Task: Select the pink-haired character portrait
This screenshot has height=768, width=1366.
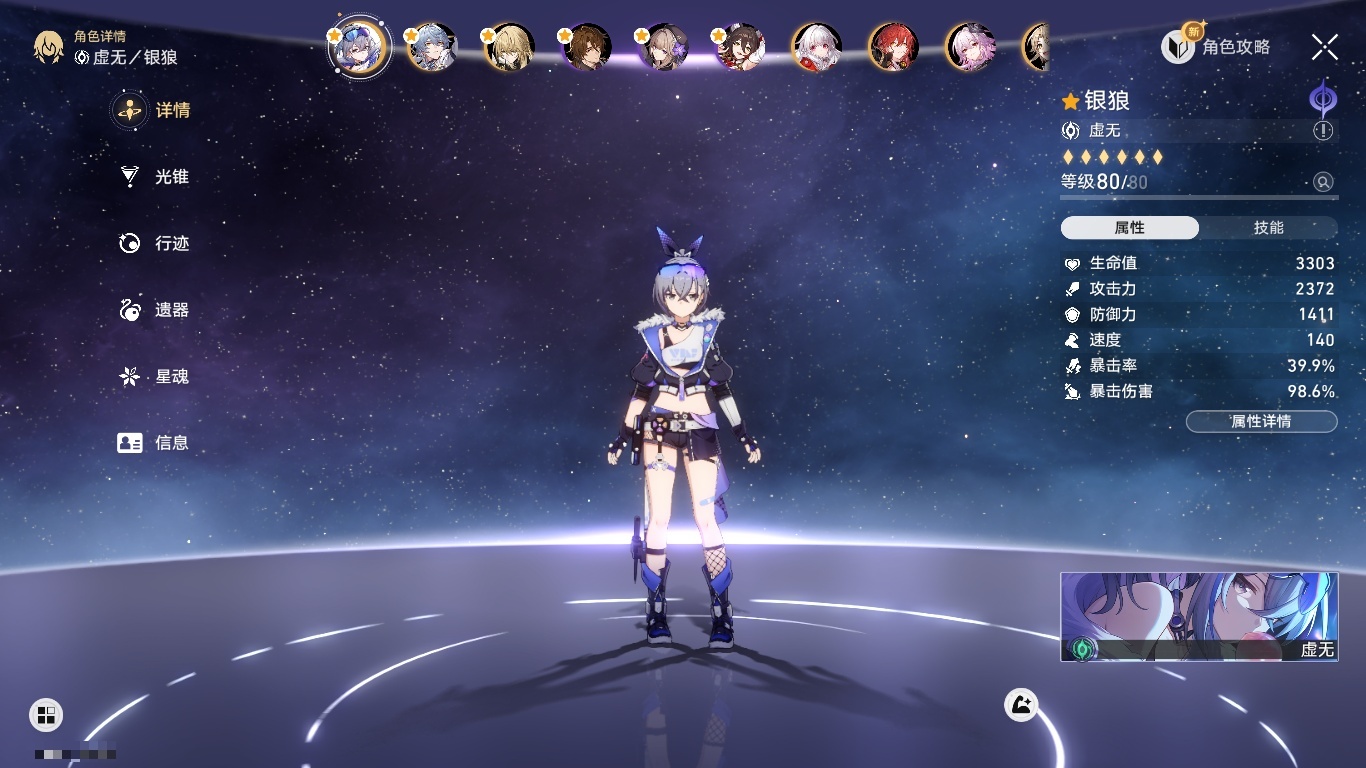Action: 970,47
